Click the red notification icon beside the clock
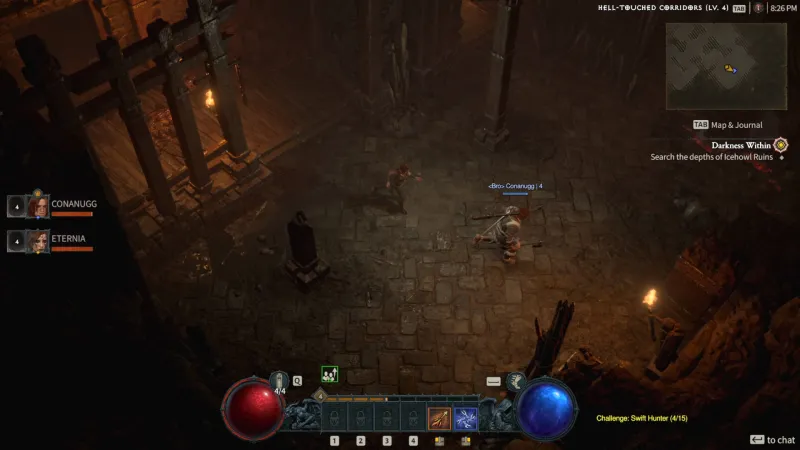 (x=759, y=8)
